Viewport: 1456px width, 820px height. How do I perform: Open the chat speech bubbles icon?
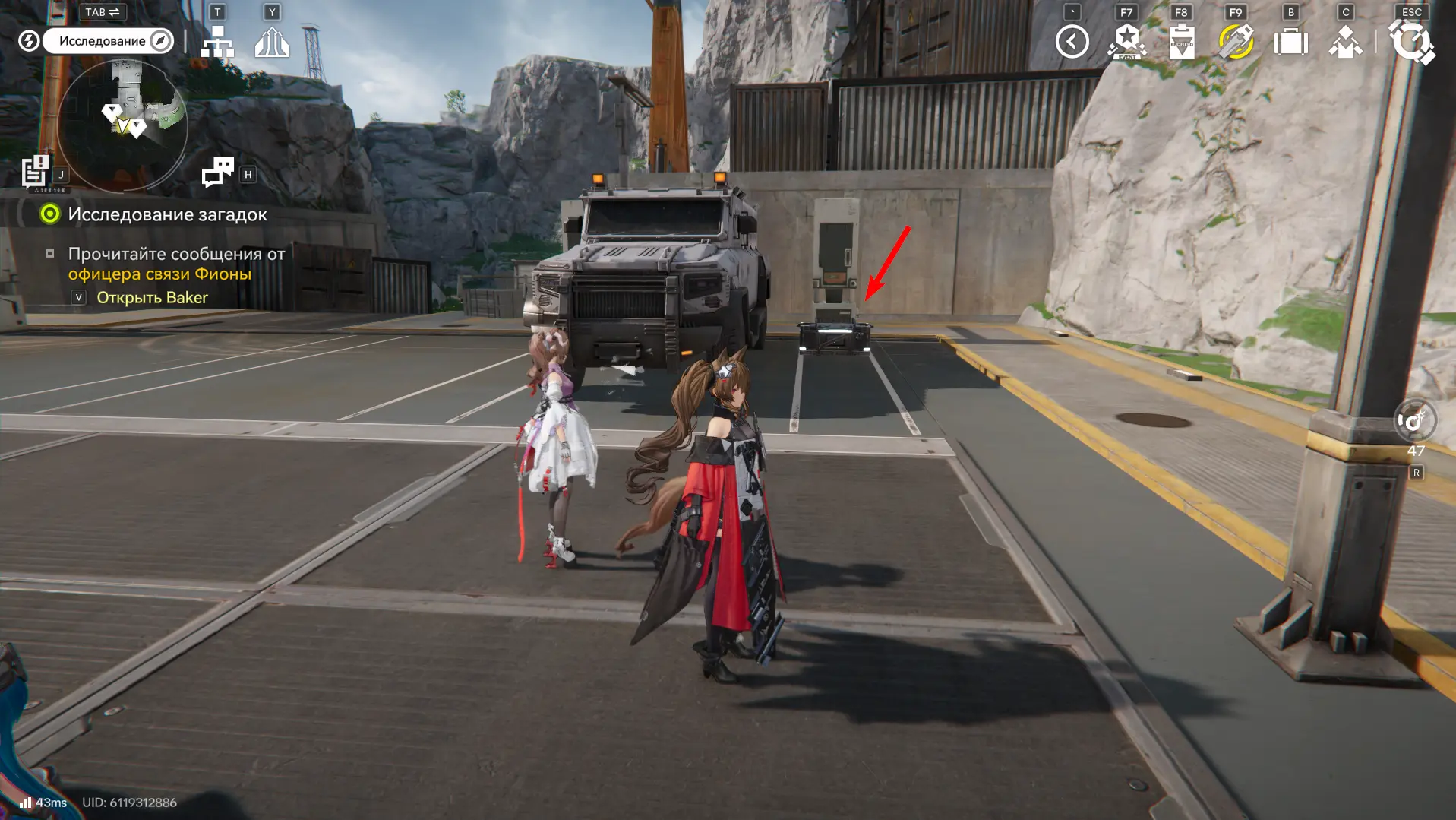(218, 173)
